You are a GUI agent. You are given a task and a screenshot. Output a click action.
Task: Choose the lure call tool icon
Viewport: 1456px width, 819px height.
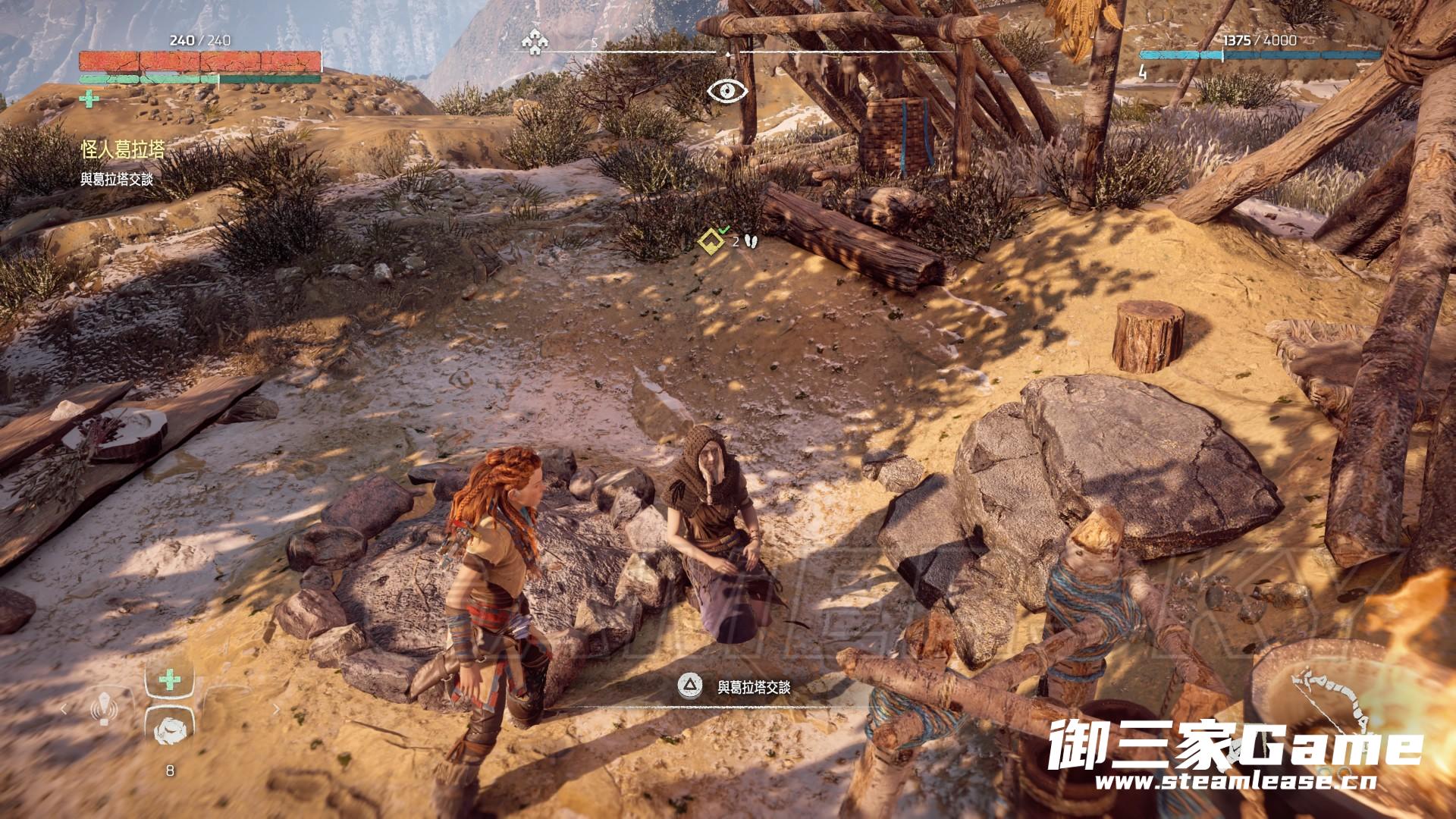pos(102,709)
